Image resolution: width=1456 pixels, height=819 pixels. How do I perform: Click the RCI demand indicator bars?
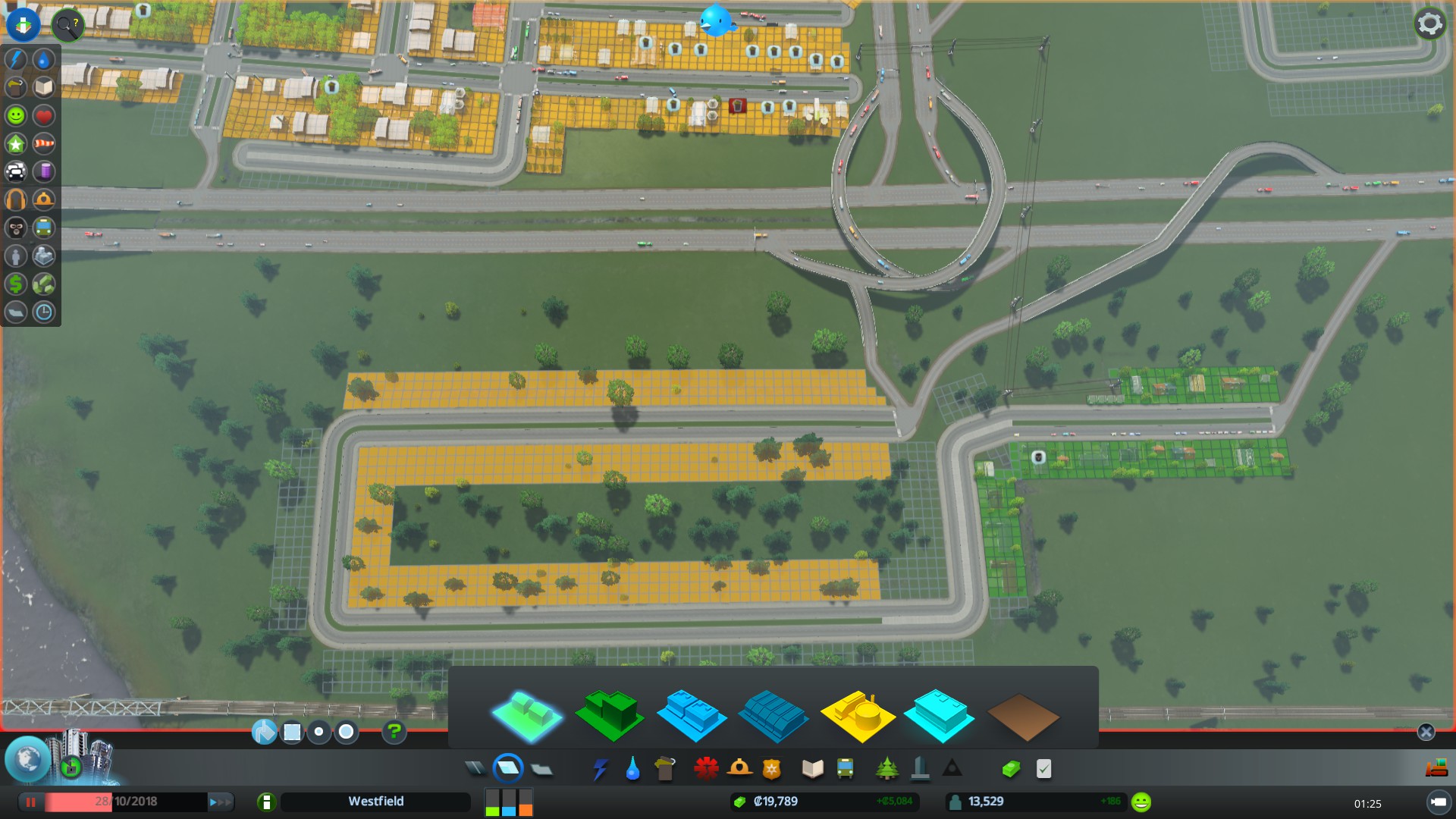pos(508,802)
